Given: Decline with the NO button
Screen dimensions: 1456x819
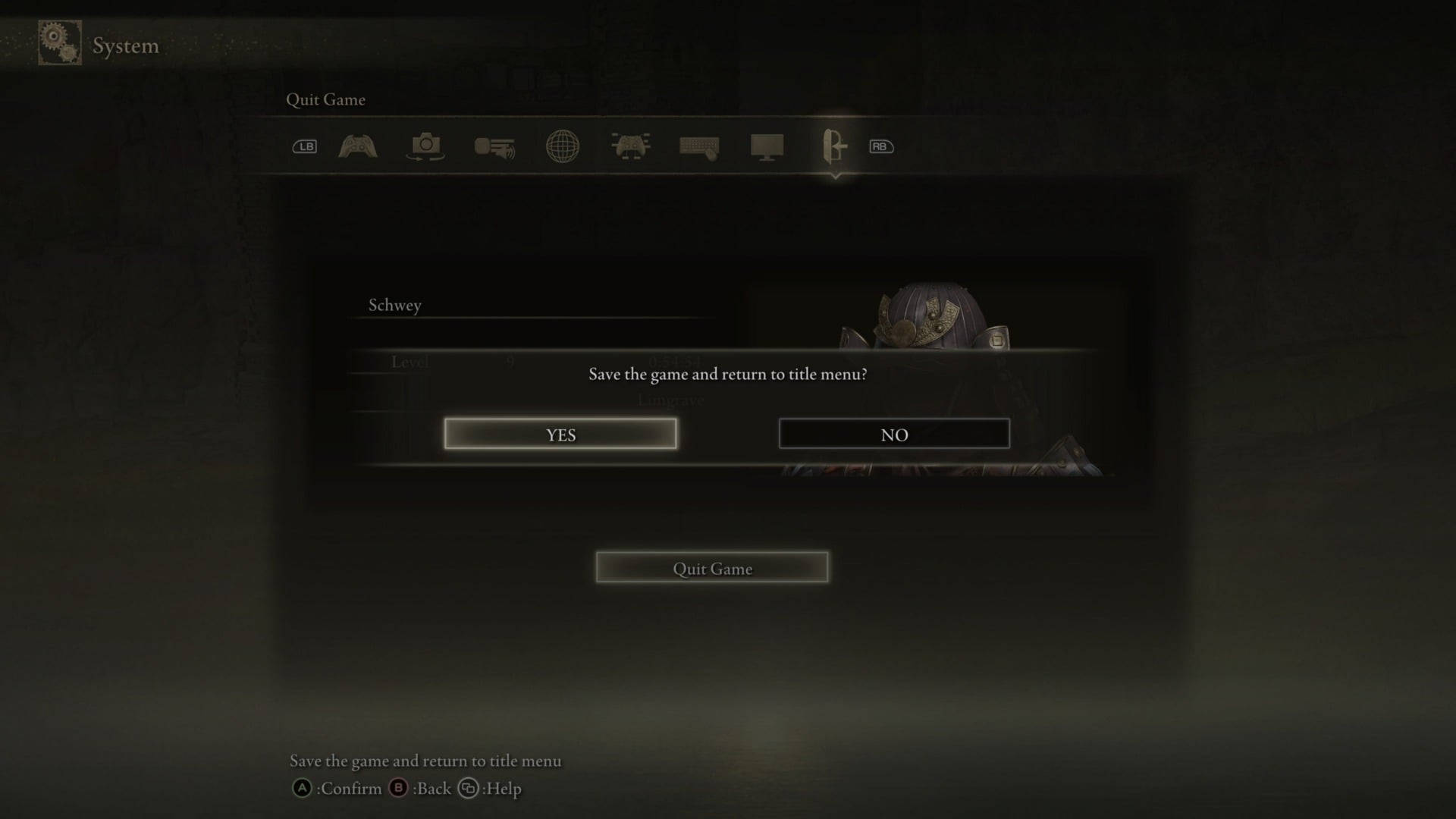Looking at the screenshot, I should click(x=894, y=434).
